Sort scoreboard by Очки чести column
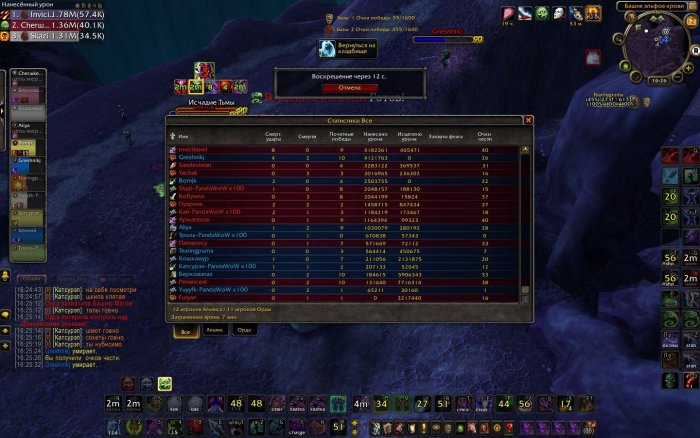Screen dimensions: 700x438 pyautogui.click(x=484, y=134)
